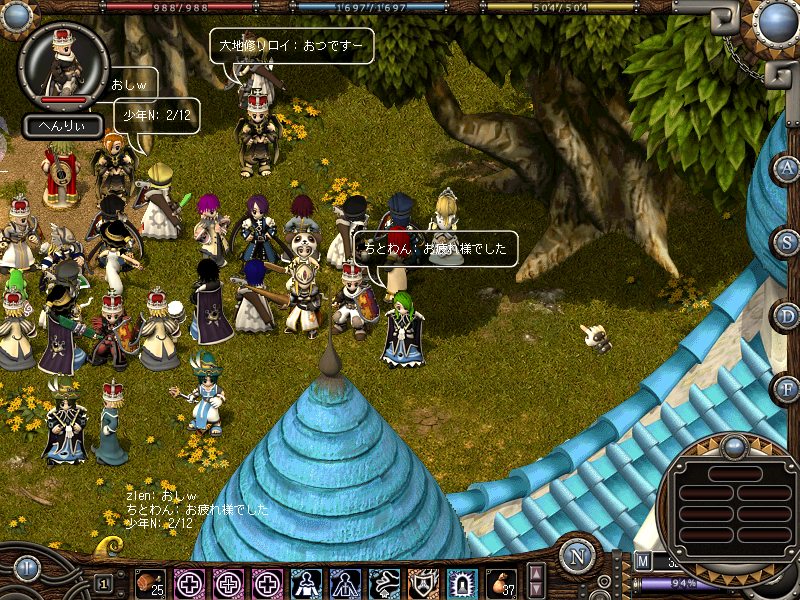Select the hotbar page number 1 button
Screen dimensions: 800x600
pyautogui.click(x=103, y=582)
